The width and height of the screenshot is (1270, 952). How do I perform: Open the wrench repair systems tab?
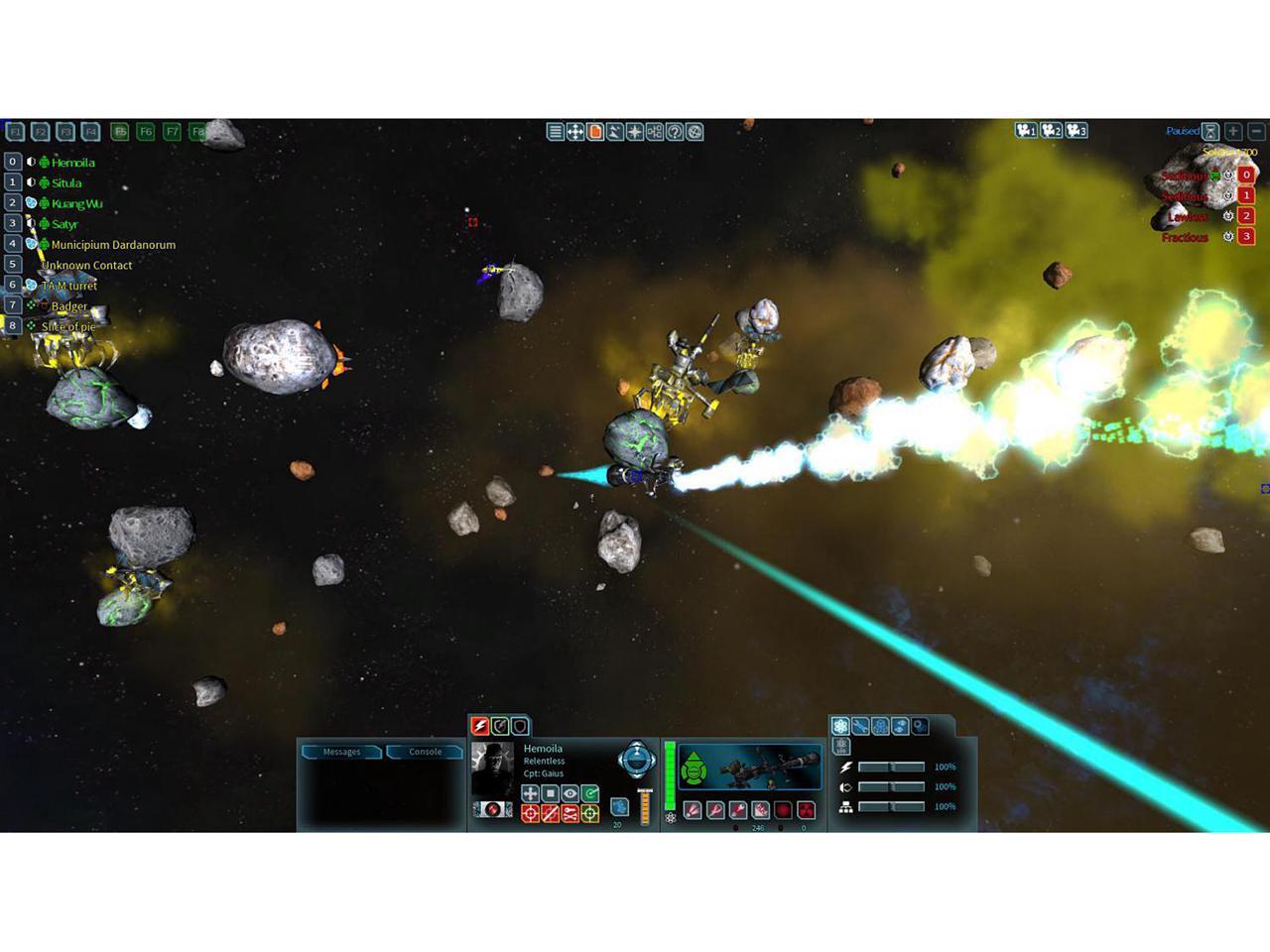pos(860,727)
